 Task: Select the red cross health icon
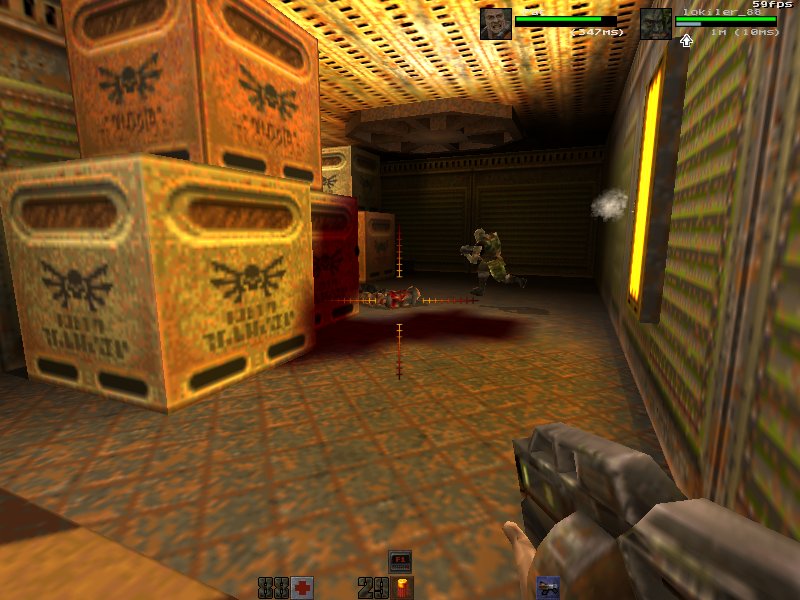pyautogui.click(x=301, y=587)
